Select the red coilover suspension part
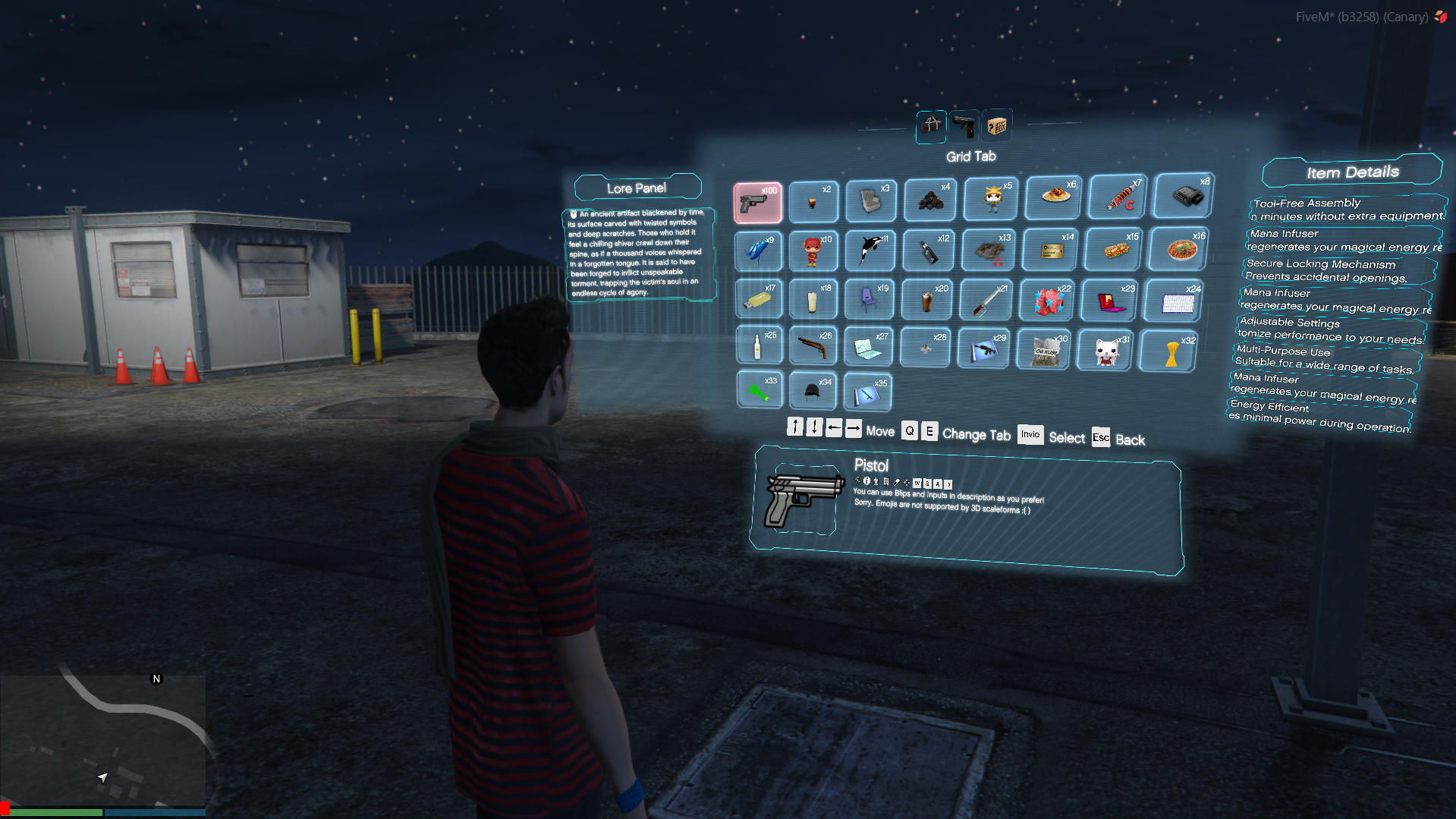The height and width of the screenshot is (819, 1456). (1119, 196)
